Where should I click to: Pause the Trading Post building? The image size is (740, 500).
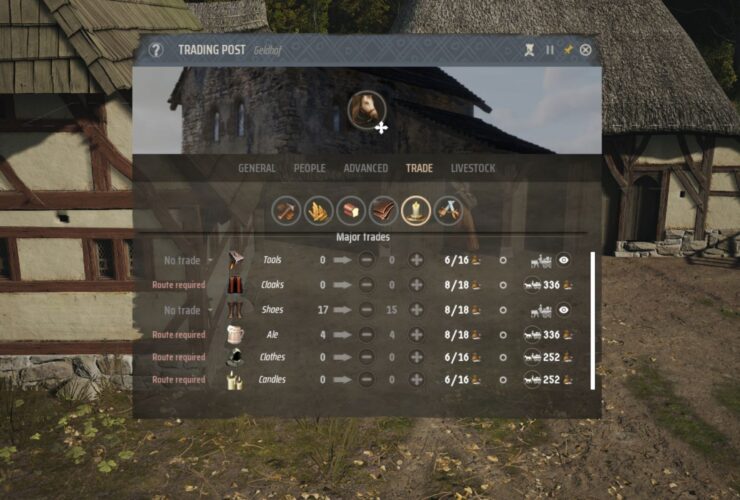click(x=549, y=50)
